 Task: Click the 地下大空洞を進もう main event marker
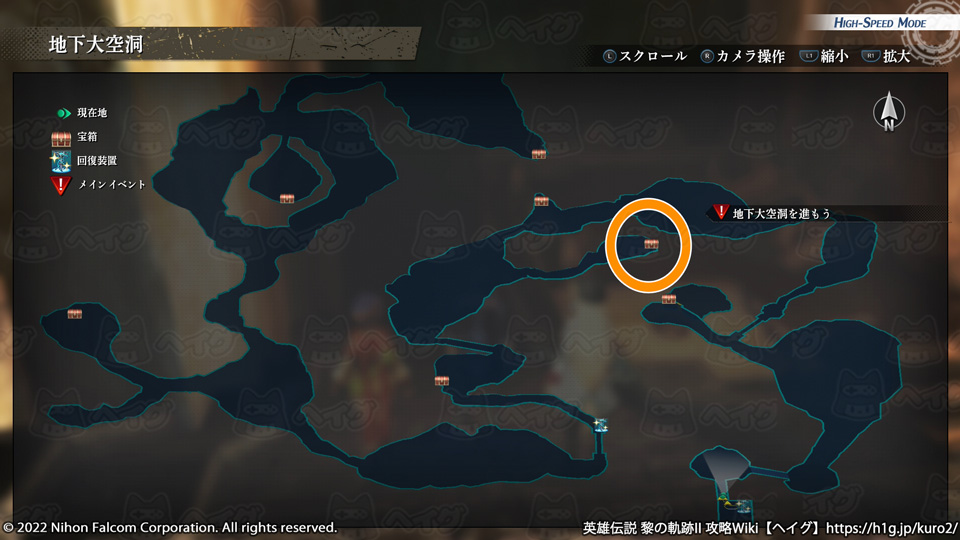(721, 212)
